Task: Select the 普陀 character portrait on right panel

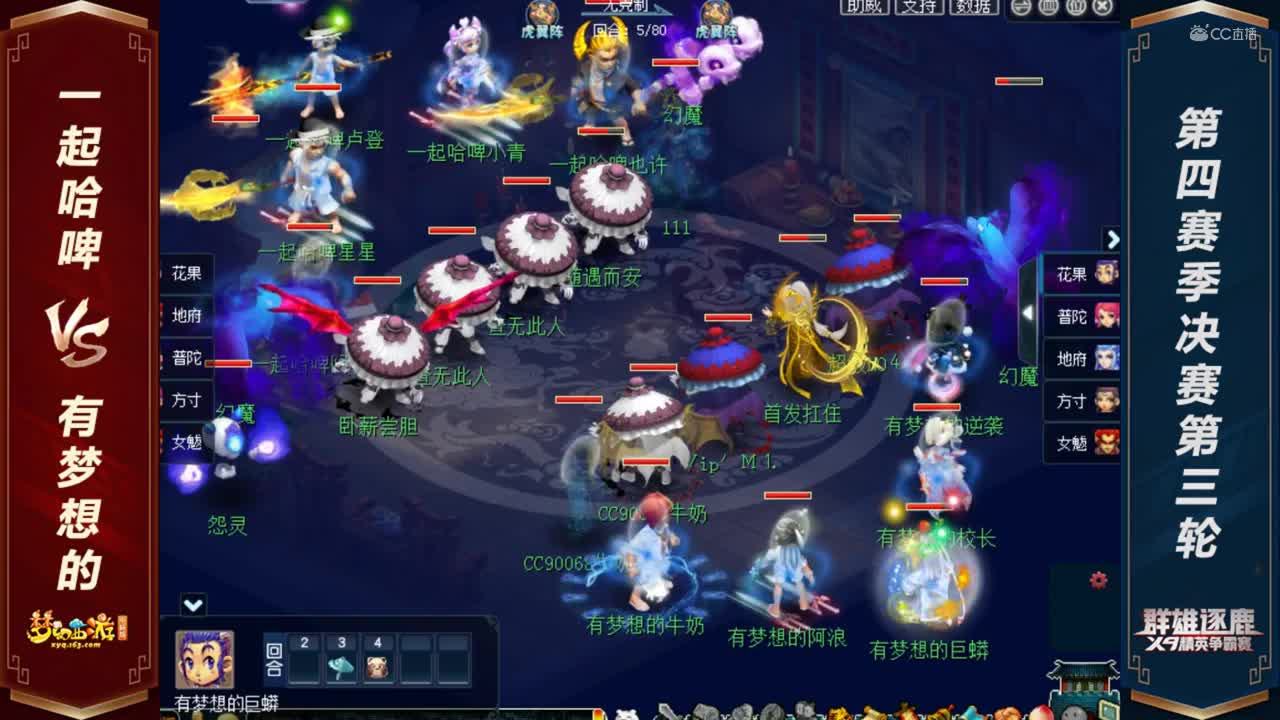Action: pyautogui.click(x=1107, y=316)
